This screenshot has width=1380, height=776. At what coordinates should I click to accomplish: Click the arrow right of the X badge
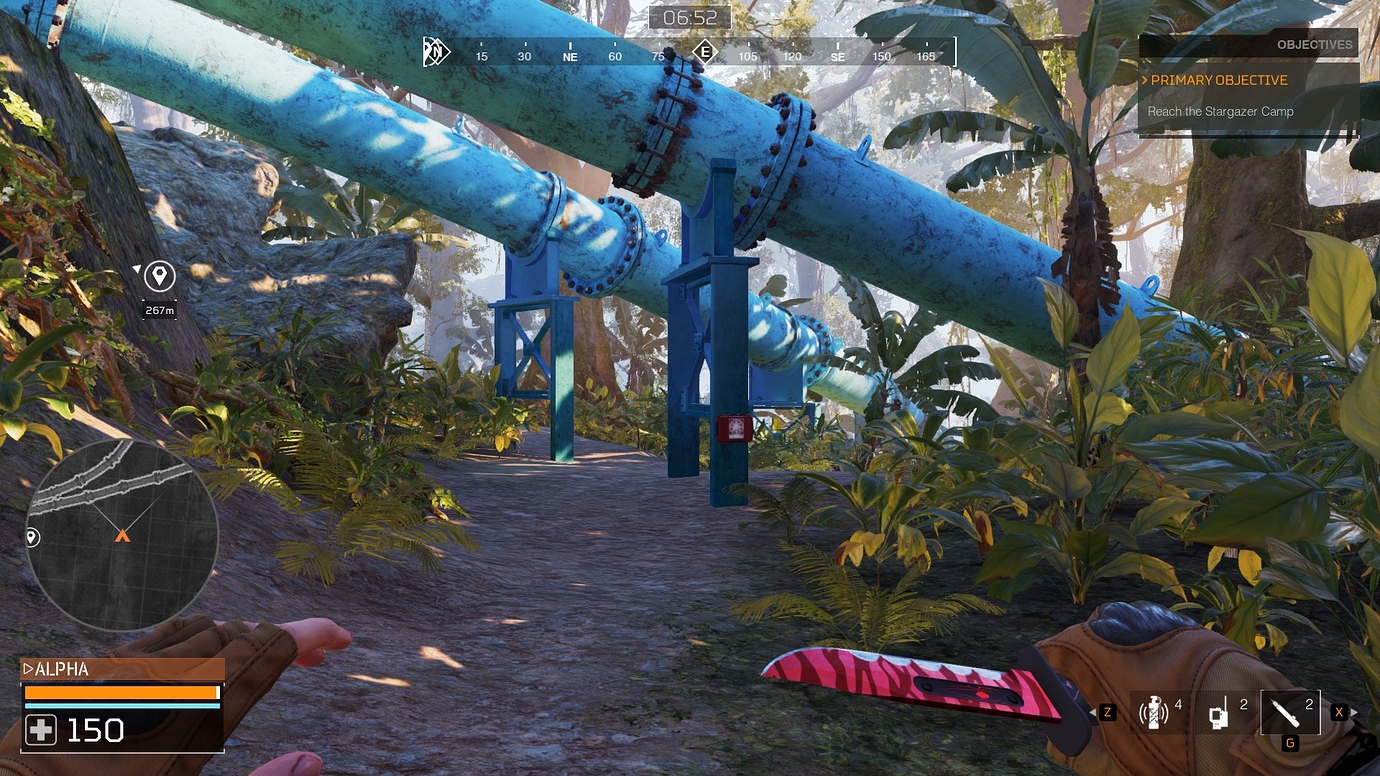1356,712
